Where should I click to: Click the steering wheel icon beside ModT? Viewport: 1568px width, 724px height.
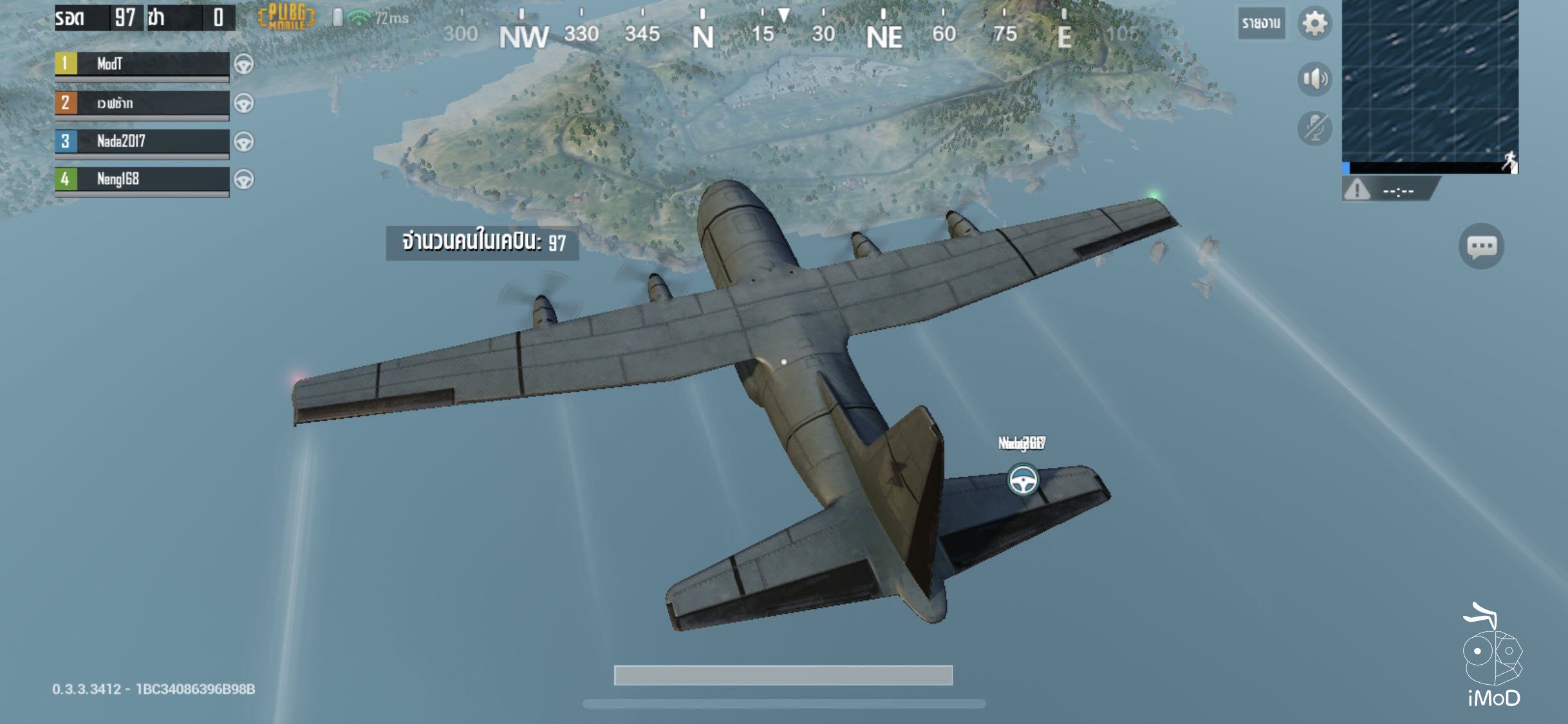245,64
